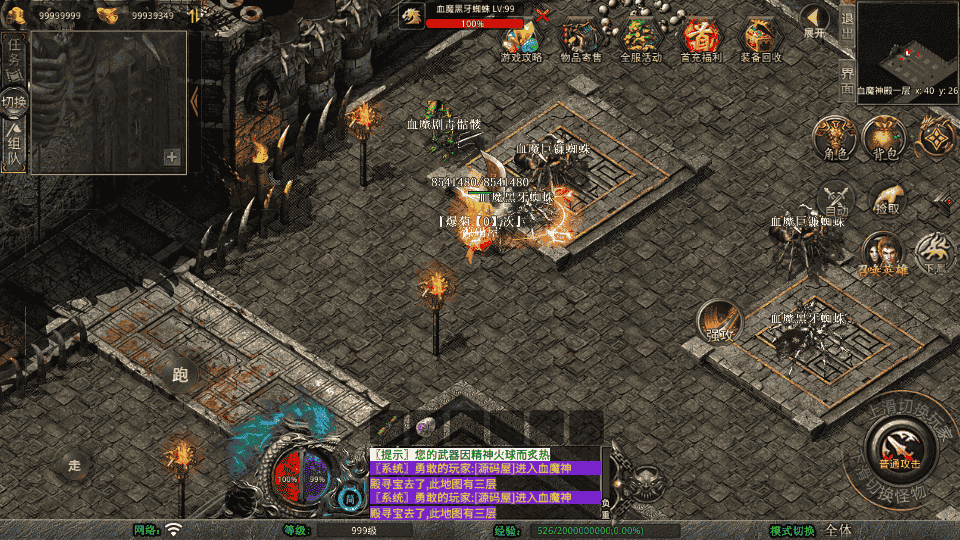960x540 pixels.
Task: Toggle the 自动 auto-battle crossed swords button
Action: (x=836, y=199)
